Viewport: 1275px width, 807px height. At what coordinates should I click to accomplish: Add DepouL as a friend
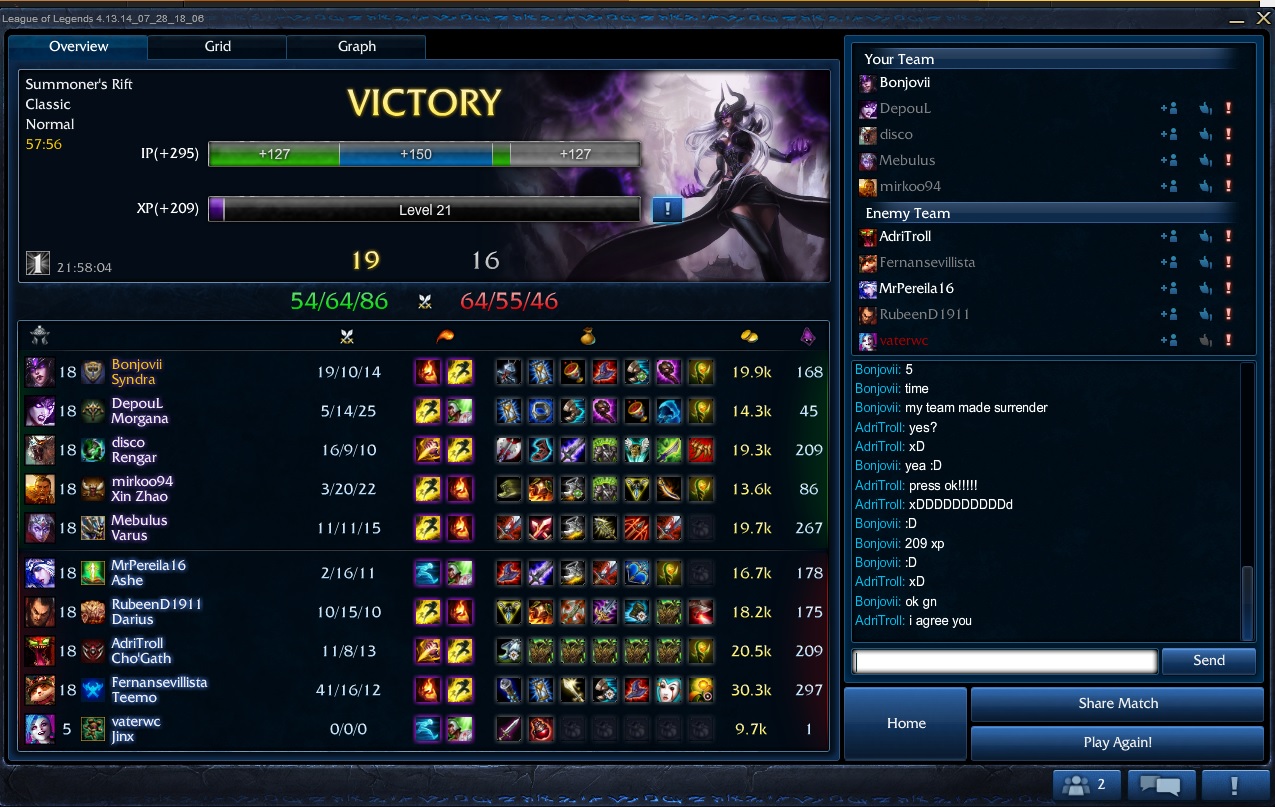(1168, 109)
